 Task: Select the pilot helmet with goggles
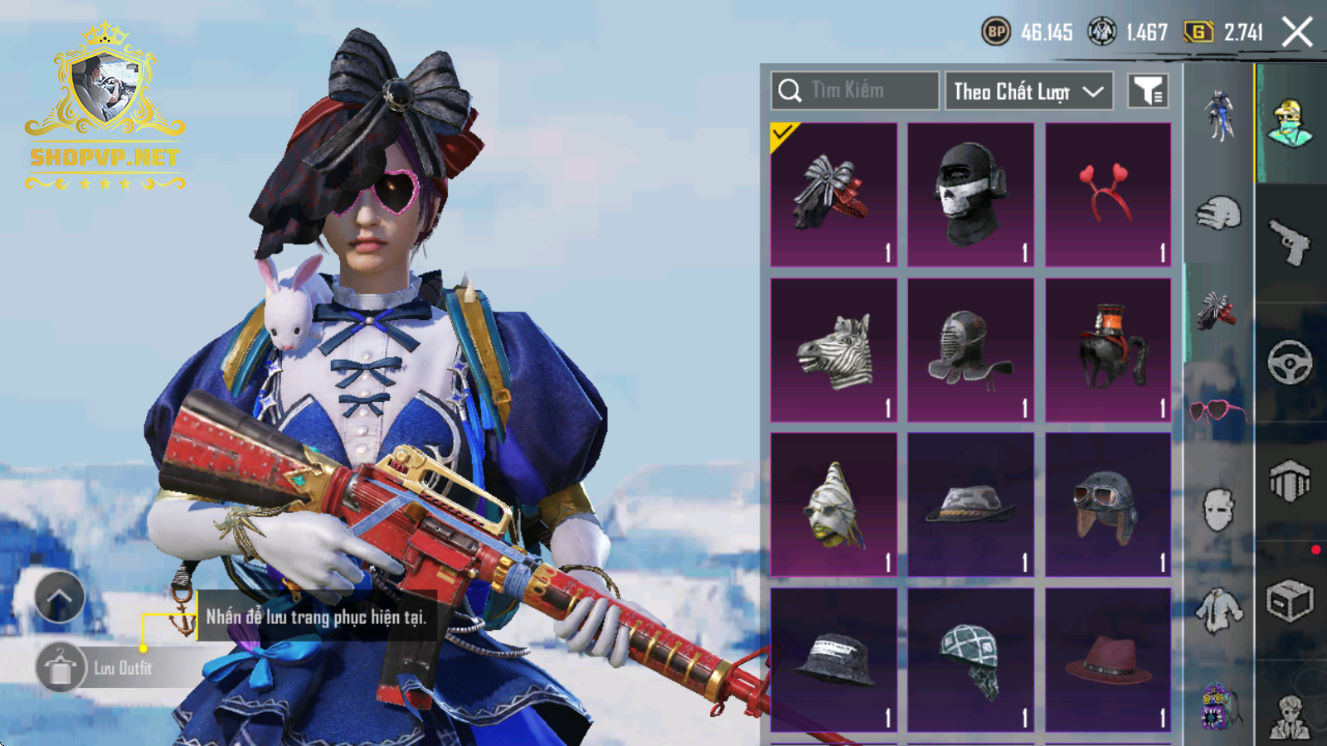point(1108,504)
